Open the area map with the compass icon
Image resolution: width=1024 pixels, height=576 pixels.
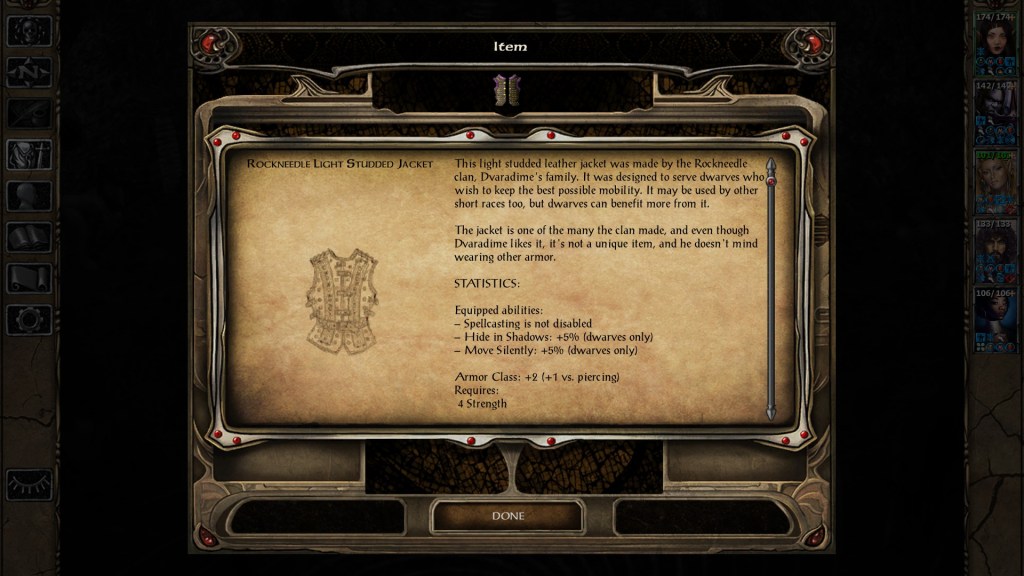coord(29,72)
